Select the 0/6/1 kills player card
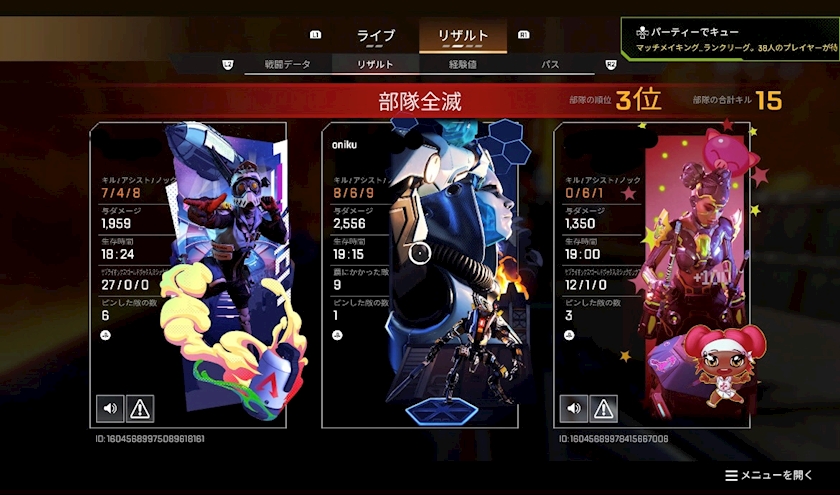Screen dimensions: 840x495 tap(651, 275)
